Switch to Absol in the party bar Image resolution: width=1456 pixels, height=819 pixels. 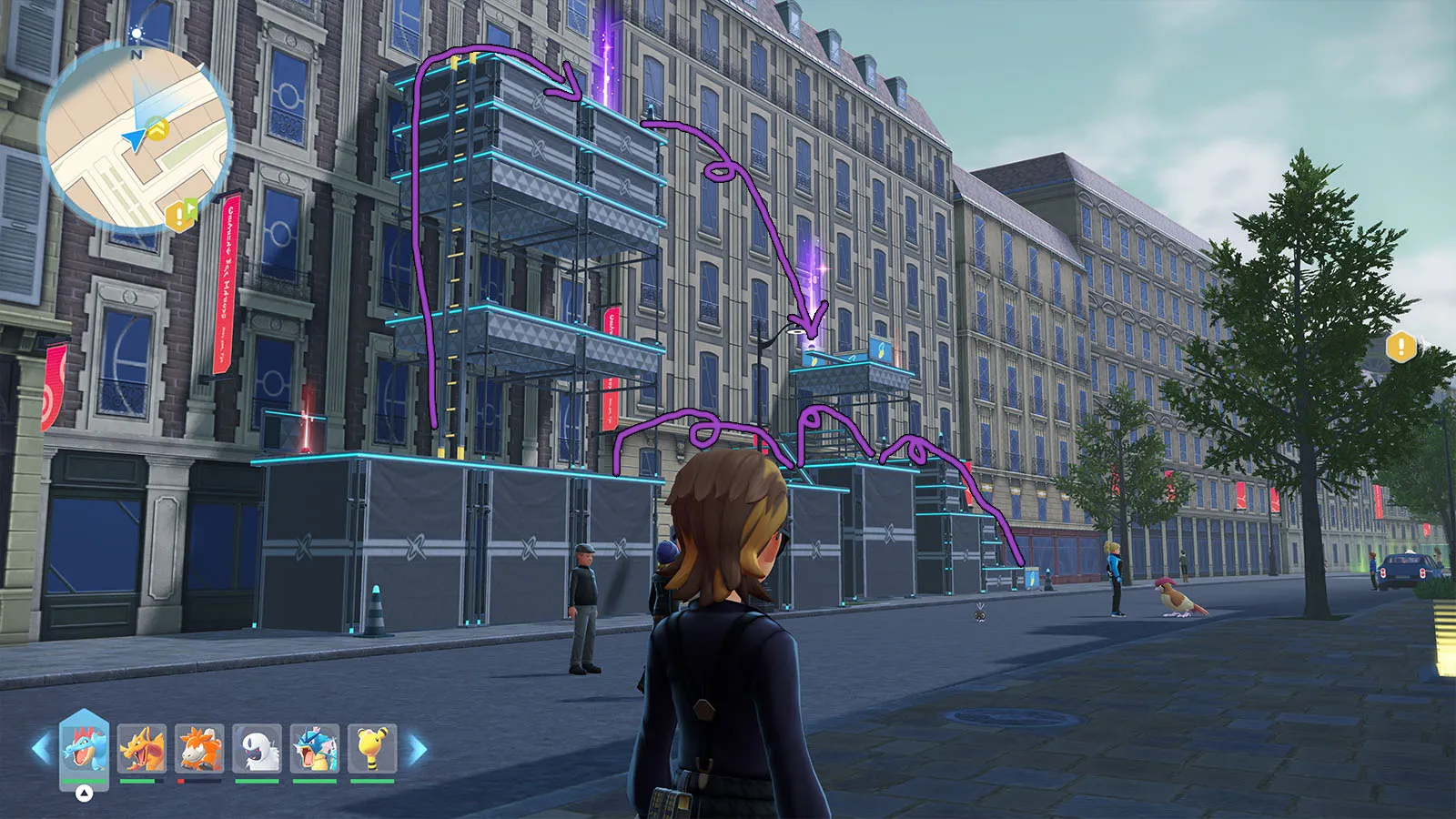click(x=258, y=748)
